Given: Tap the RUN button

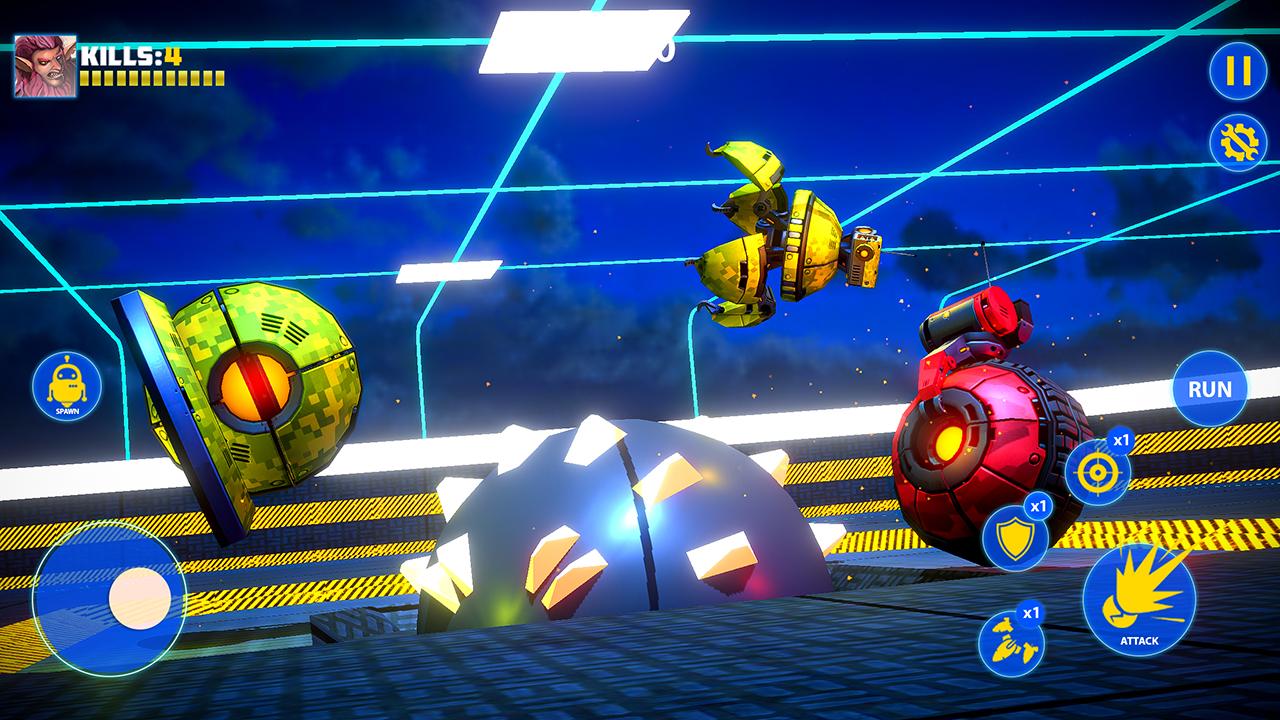Looking at the screenshot, I should coord(1209,388).
